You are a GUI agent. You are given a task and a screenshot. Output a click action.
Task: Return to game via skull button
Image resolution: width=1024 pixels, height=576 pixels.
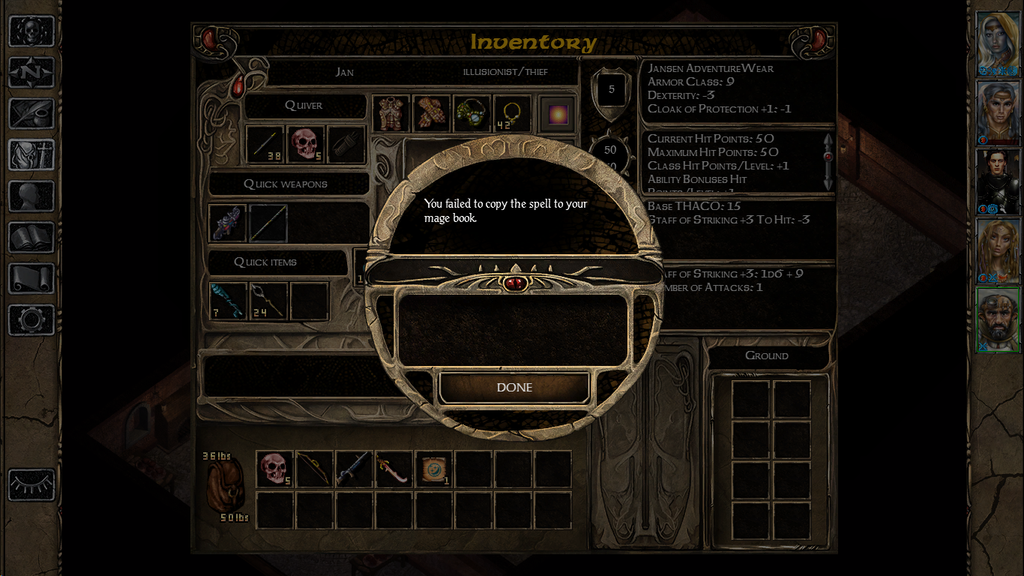coord(31,31)
